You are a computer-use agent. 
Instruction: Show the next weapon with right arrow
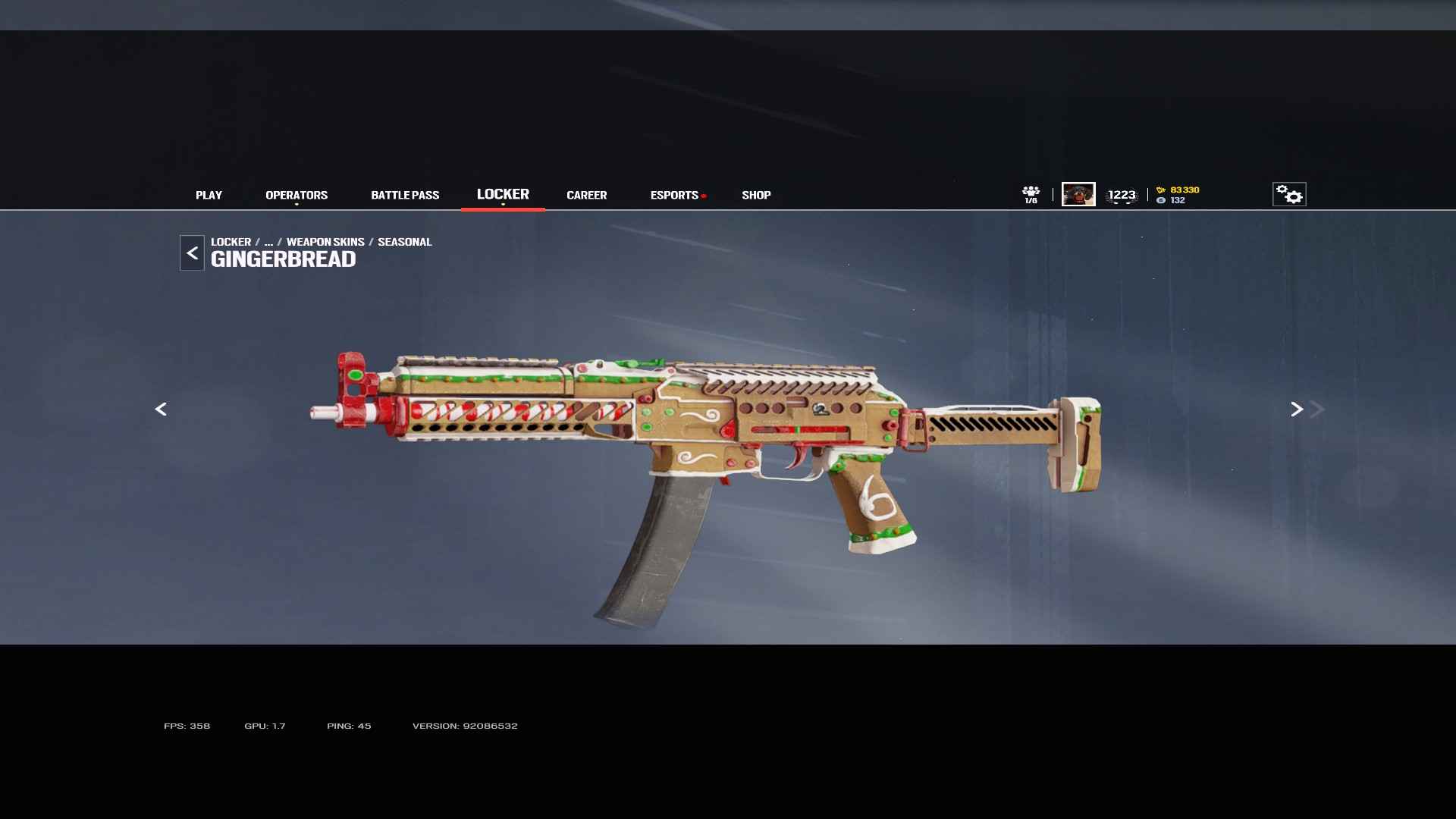tap(1297, 409)
